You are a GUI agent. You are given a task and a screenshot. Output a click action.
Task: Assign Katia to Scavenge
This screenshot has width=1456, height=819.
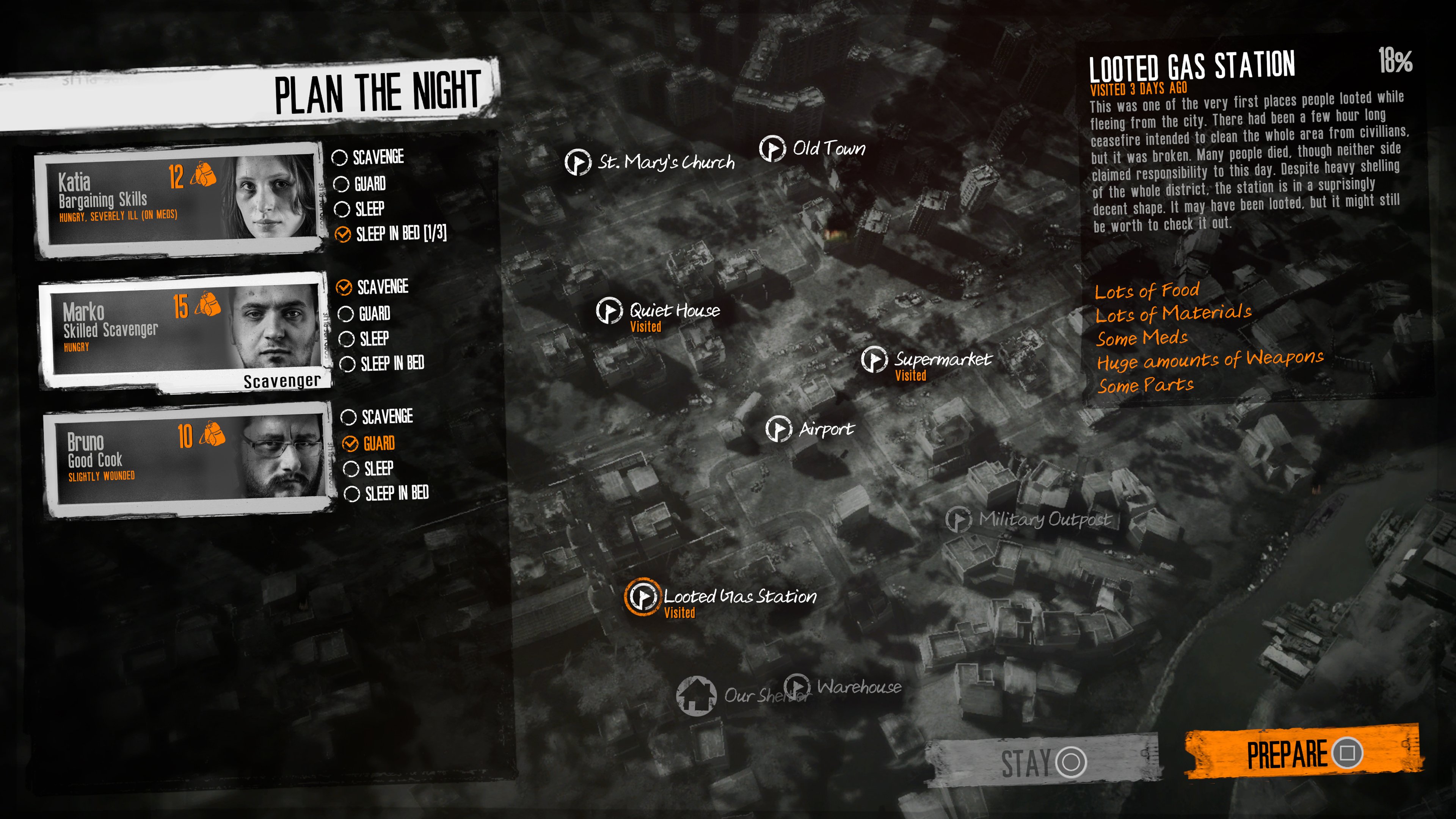(341, 157)
